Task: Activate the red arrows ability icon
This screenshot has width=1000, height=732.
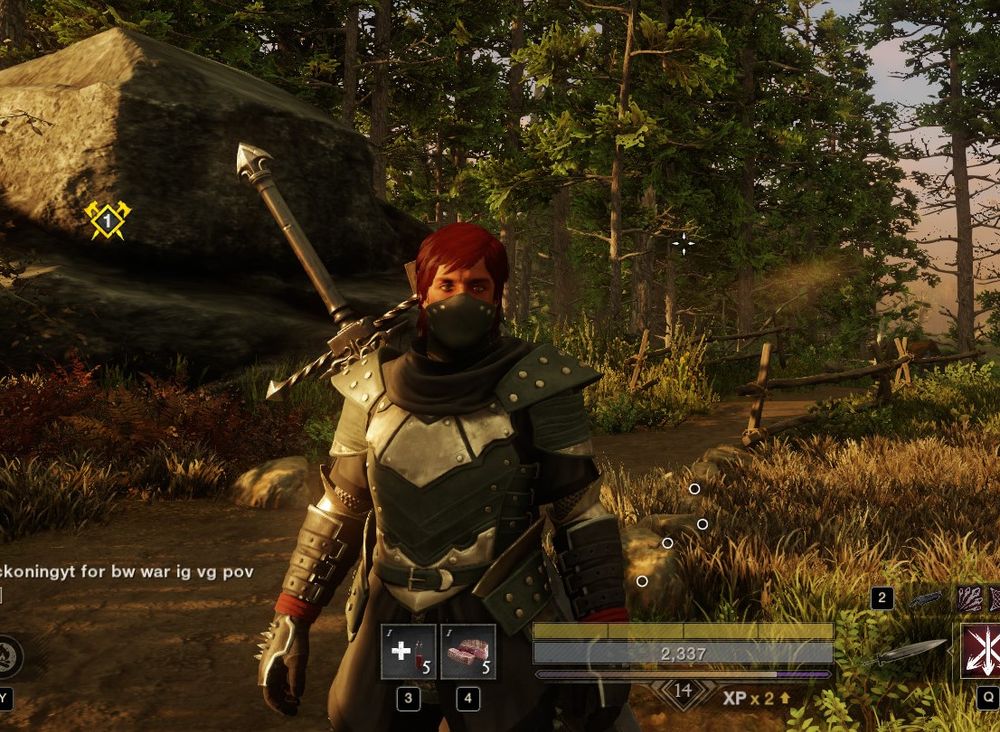Action: click(980, 651)
